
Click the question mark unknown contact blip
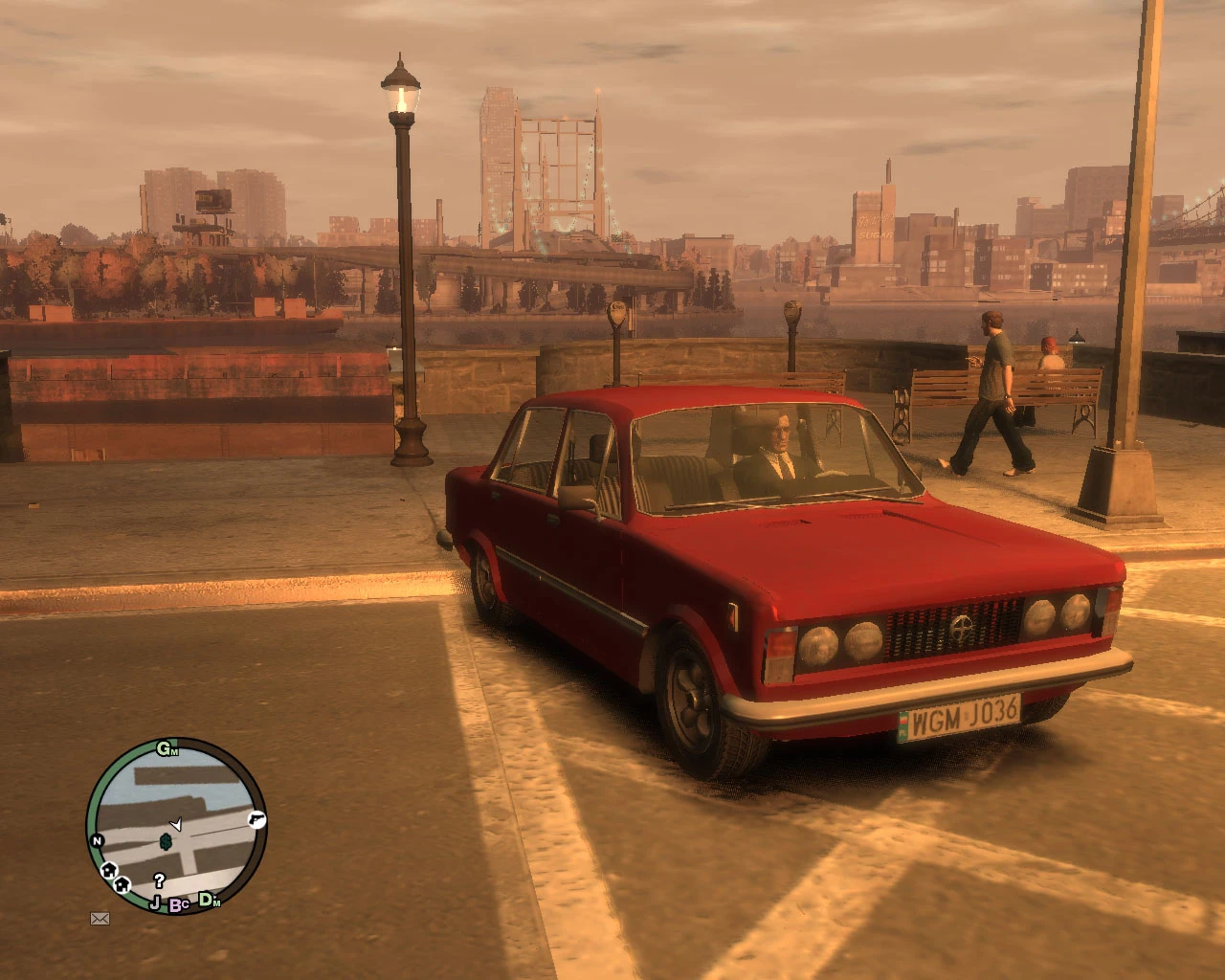(x=160, y=880)
